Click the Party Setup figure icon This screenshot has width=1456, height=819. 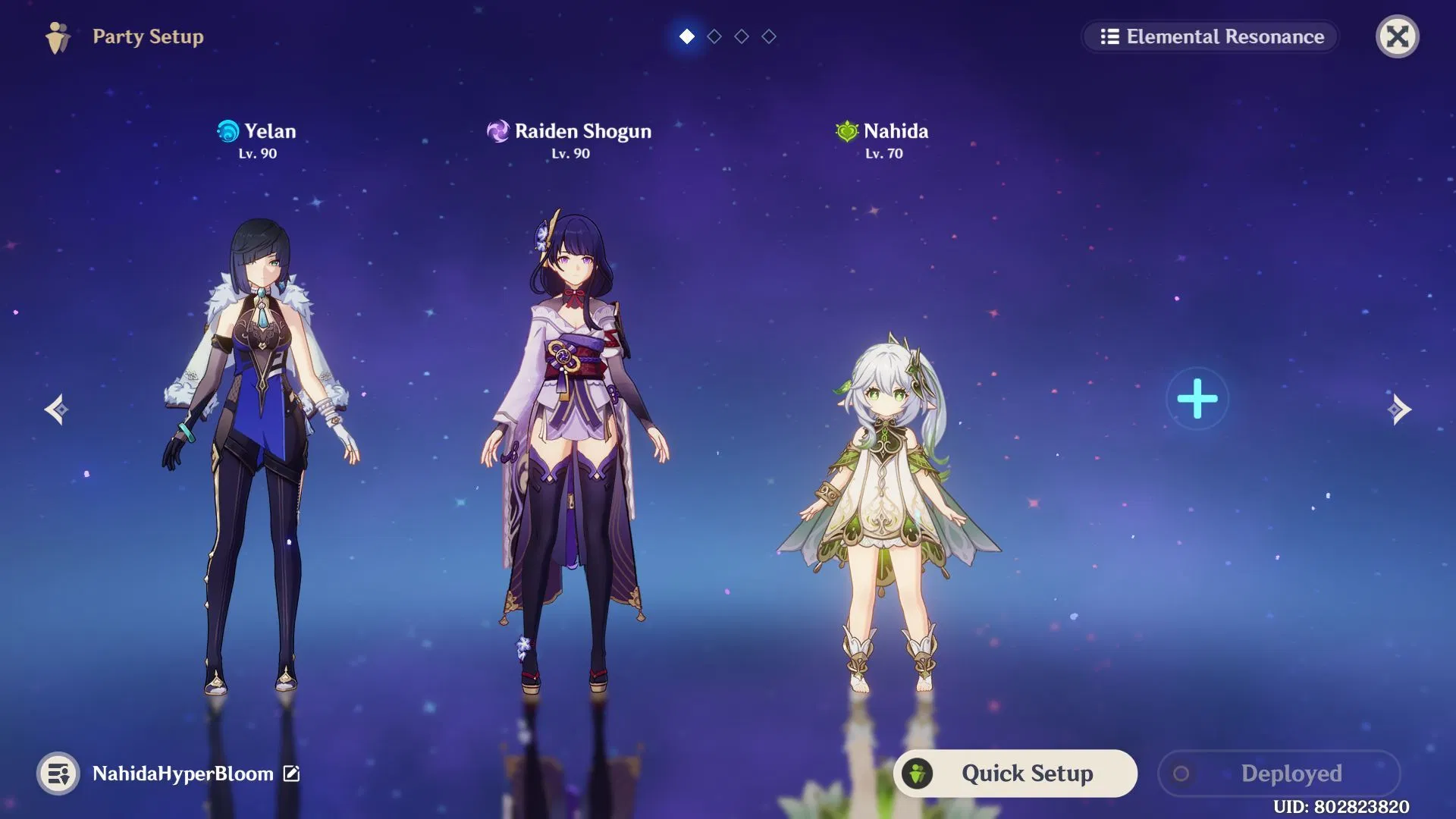(59, 36)
